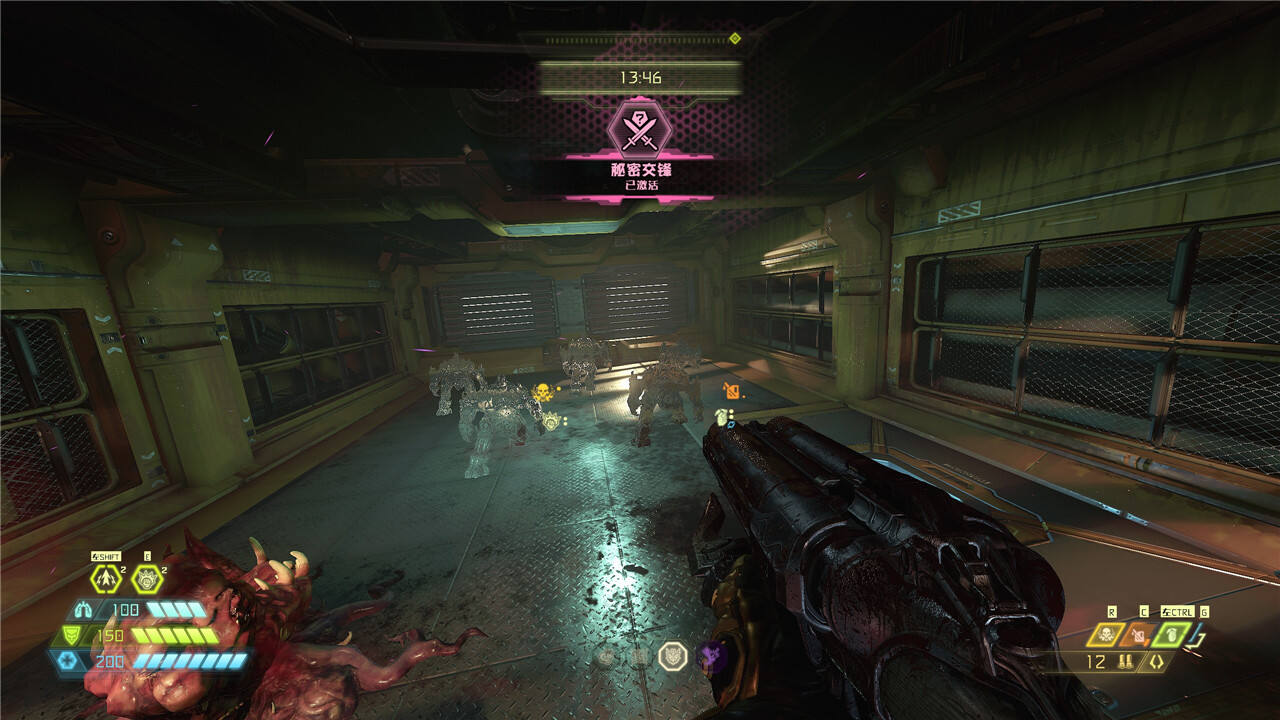
Task: Select the glowing octagon demon-face rune icon
Action: point(673,656)
